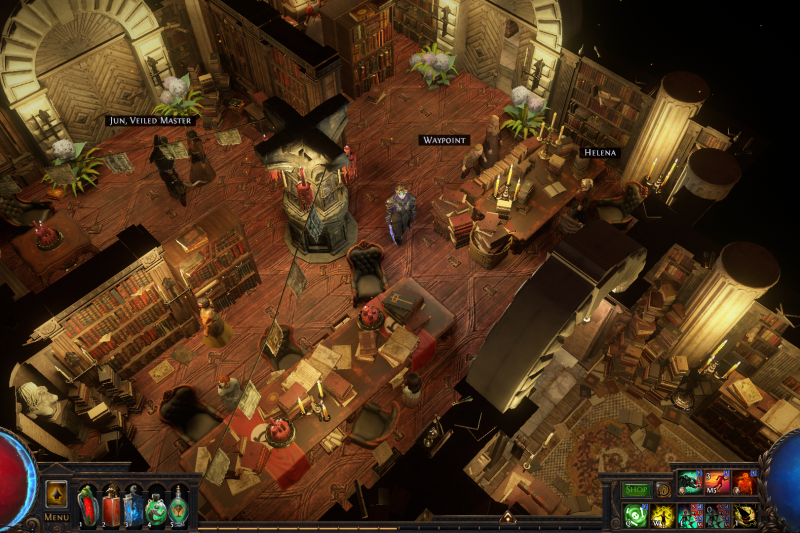Viewport: 800px width, 533px height.
Task: Activate the green skull skill on Q
Action: (x=636, y=515)
